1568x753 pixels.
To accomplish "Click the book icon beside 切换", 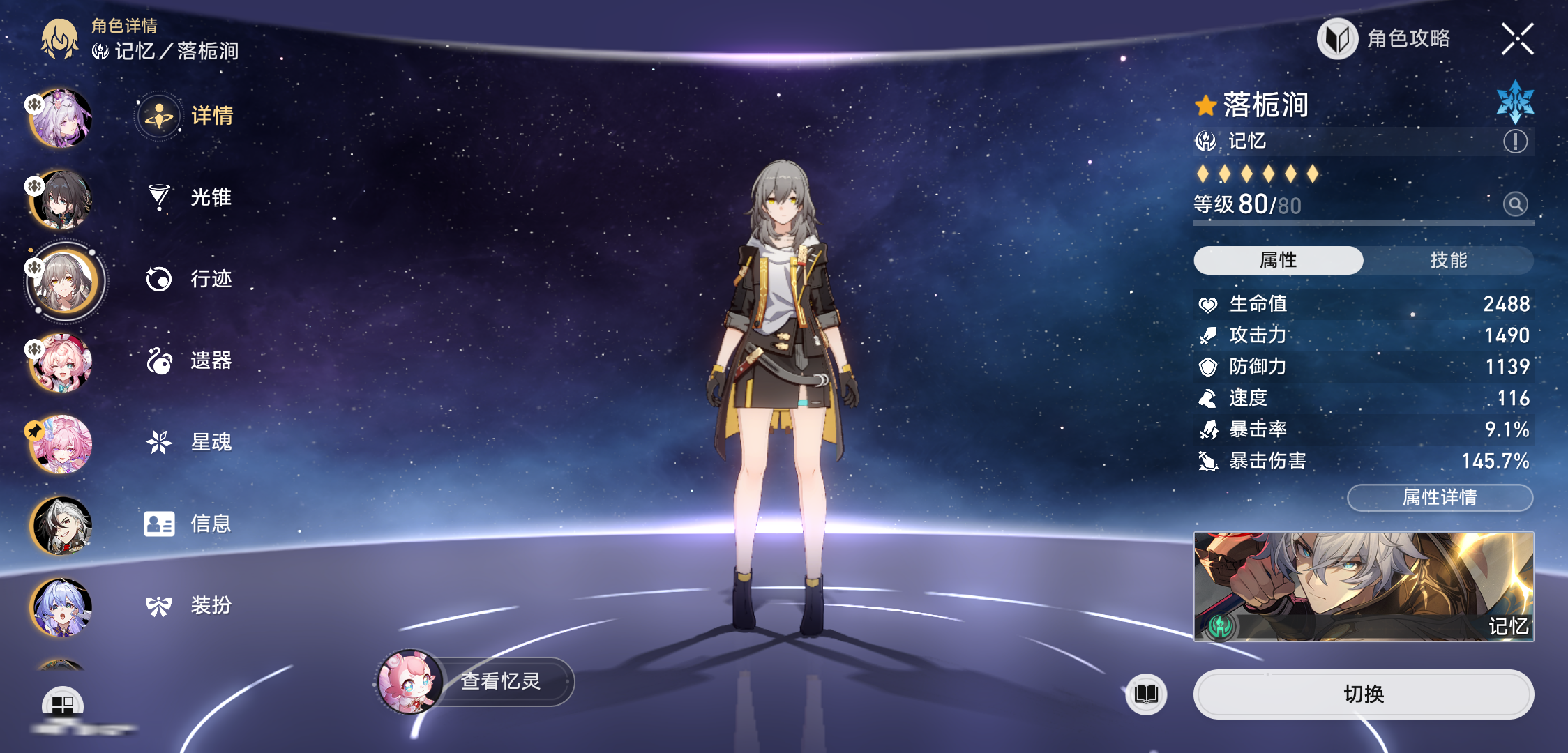I will (x=1146, y=694).
